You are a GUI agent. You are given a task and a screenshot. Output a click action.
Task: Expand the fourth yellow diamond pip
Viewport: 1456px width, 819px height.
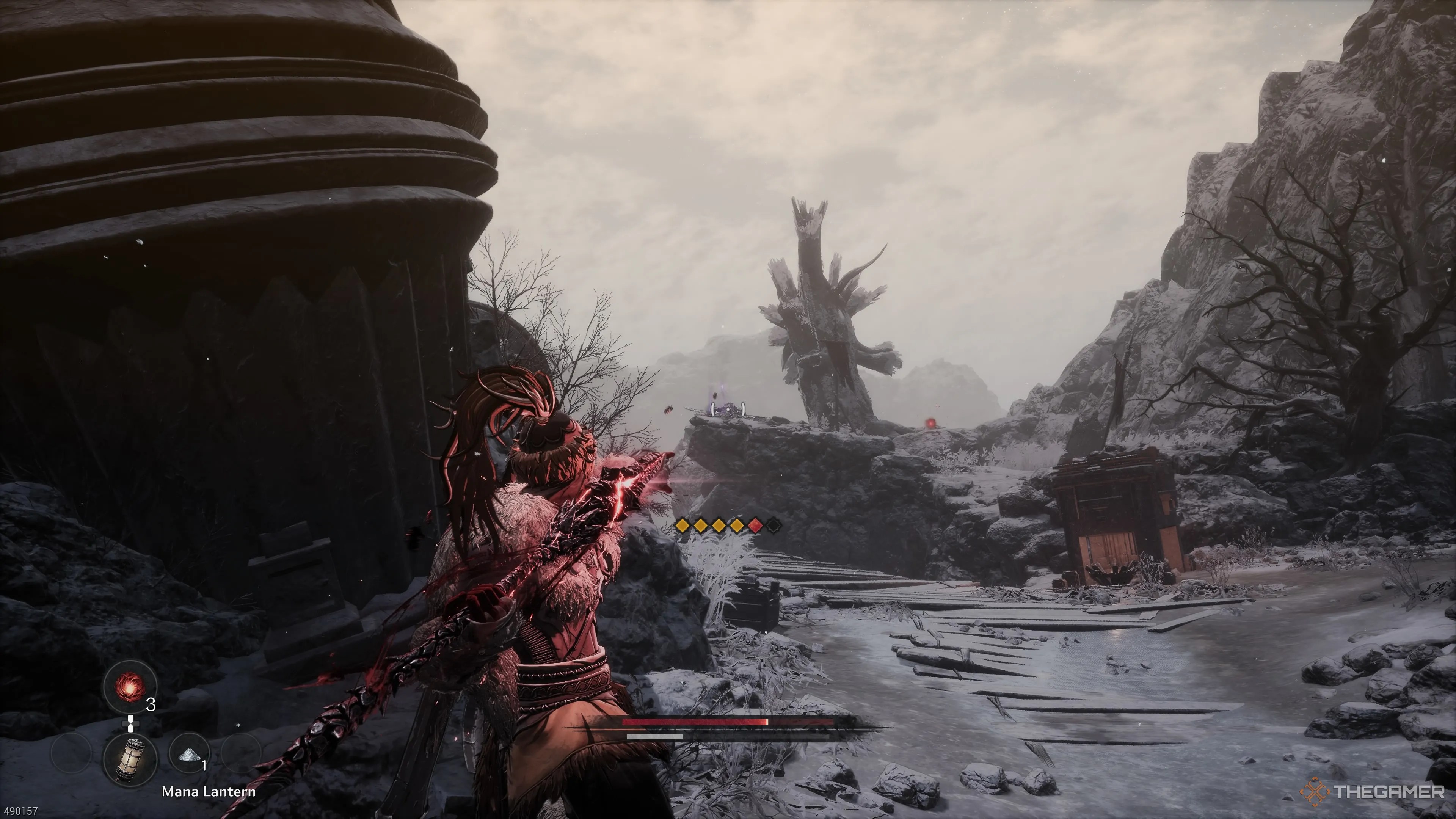click(737, 526)
